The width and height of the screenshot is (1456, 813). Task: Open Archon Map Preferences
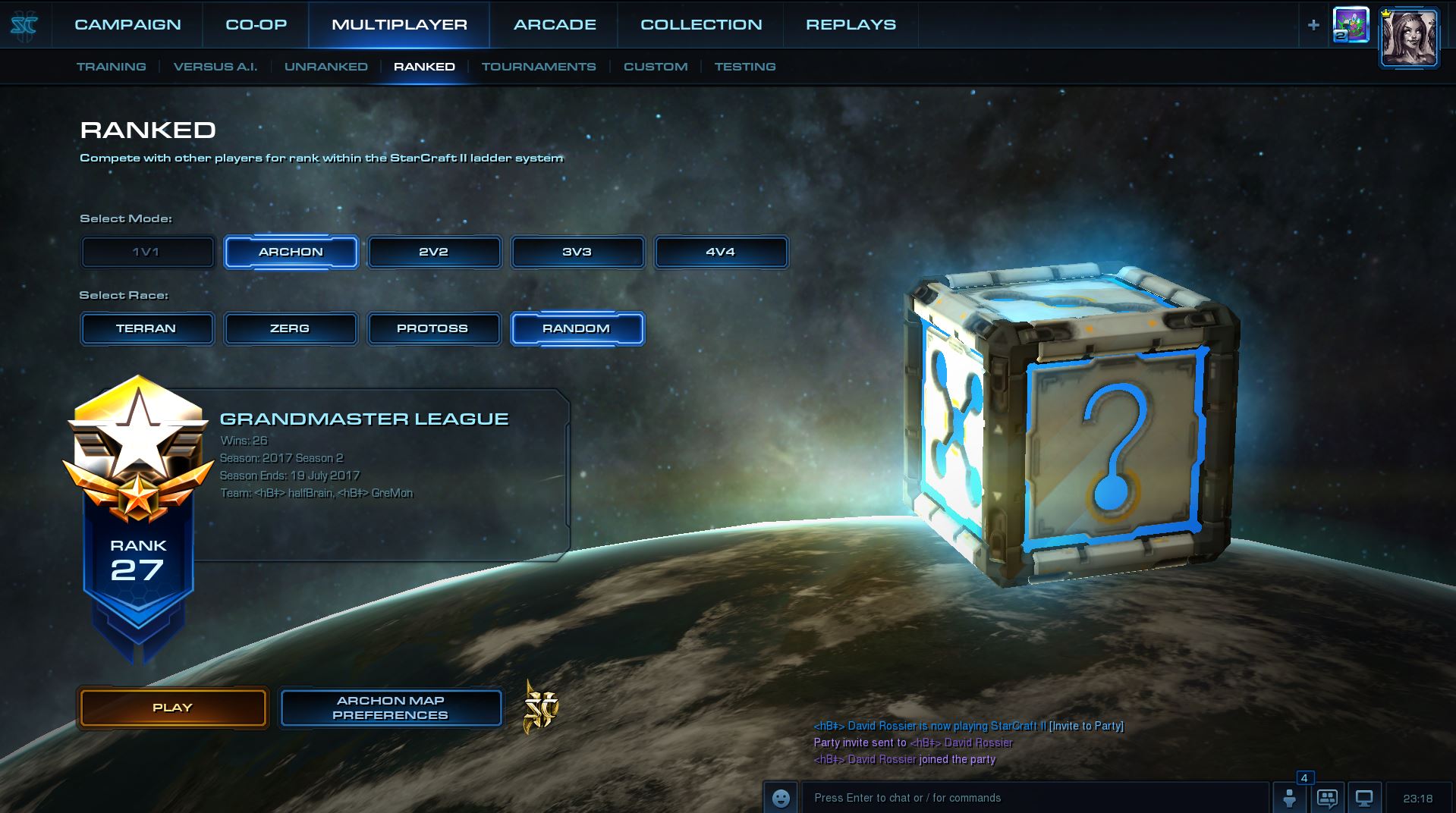[x=391, y=708]
